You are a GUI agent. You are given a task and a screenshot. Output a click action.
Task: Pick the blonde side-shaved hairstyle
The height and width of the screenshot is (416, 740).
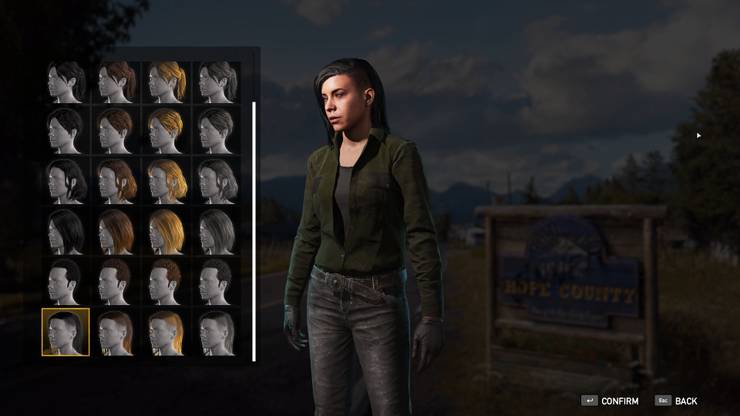click(x=166, y=332)
